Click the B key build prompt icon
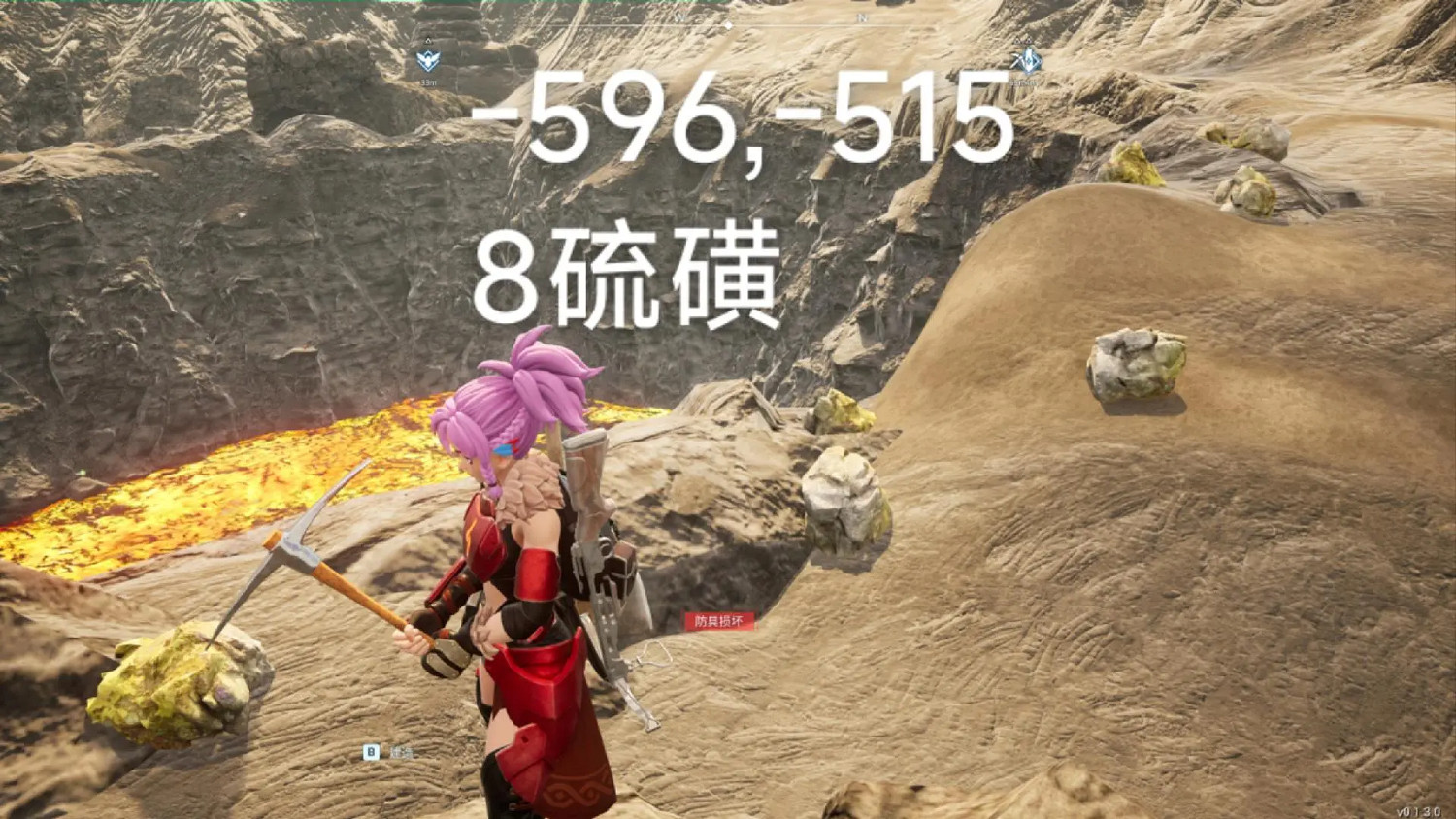1456x819 pixels. click(371, 751)
